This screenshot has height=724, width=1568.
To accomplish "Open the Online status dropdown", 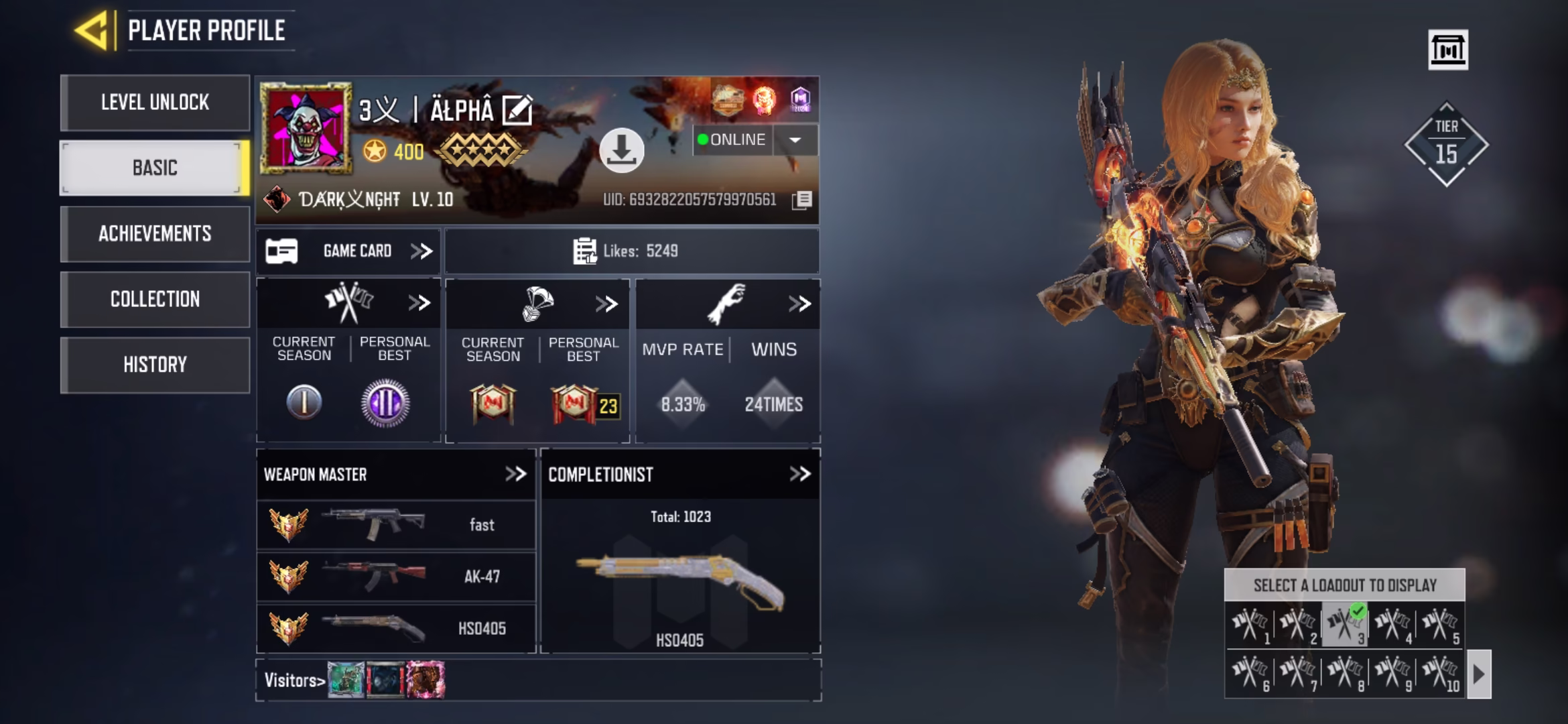I will tap(795, 140).
